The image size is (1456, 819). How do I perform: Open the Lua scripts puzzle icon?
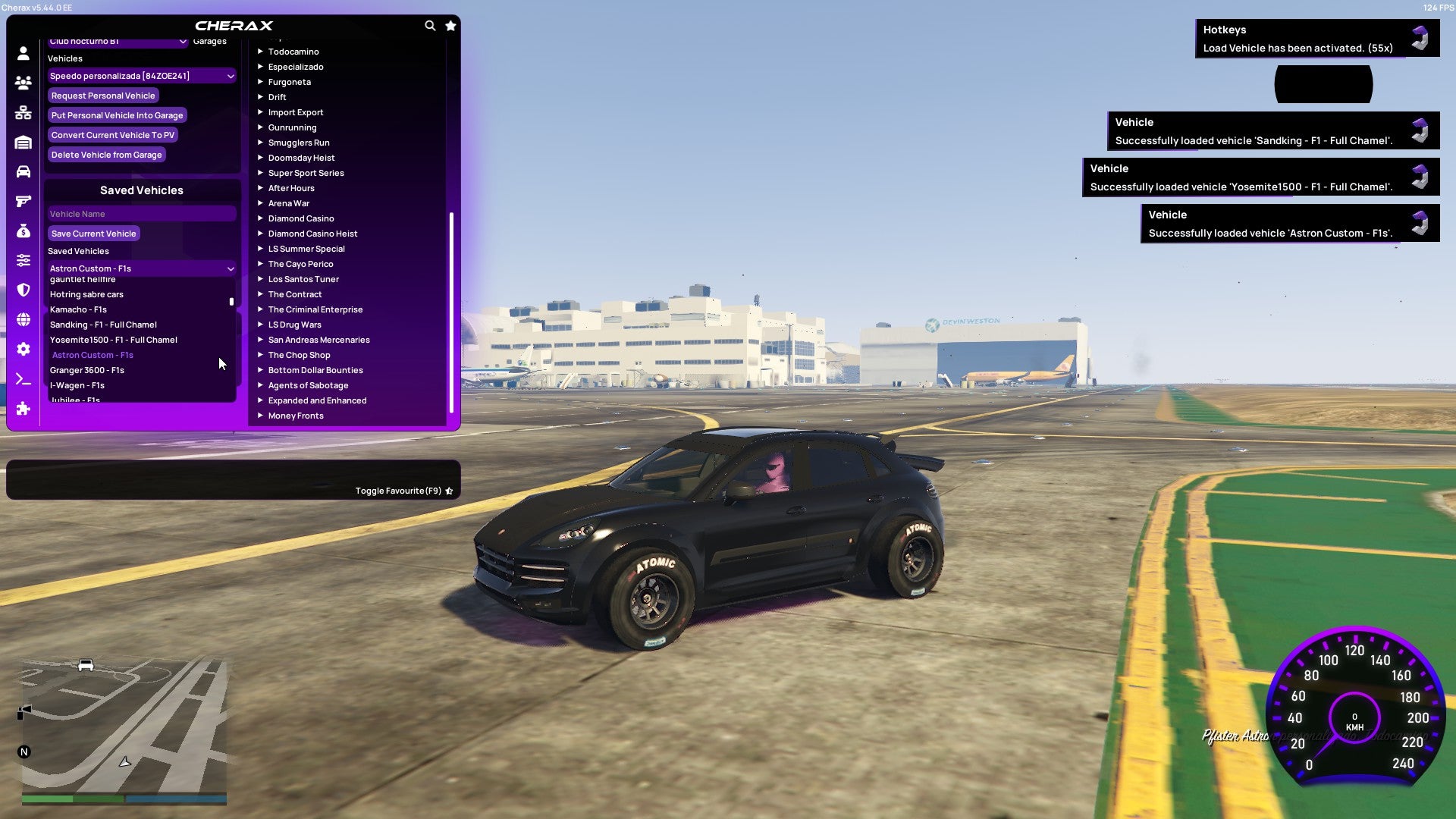click(23, 409)
